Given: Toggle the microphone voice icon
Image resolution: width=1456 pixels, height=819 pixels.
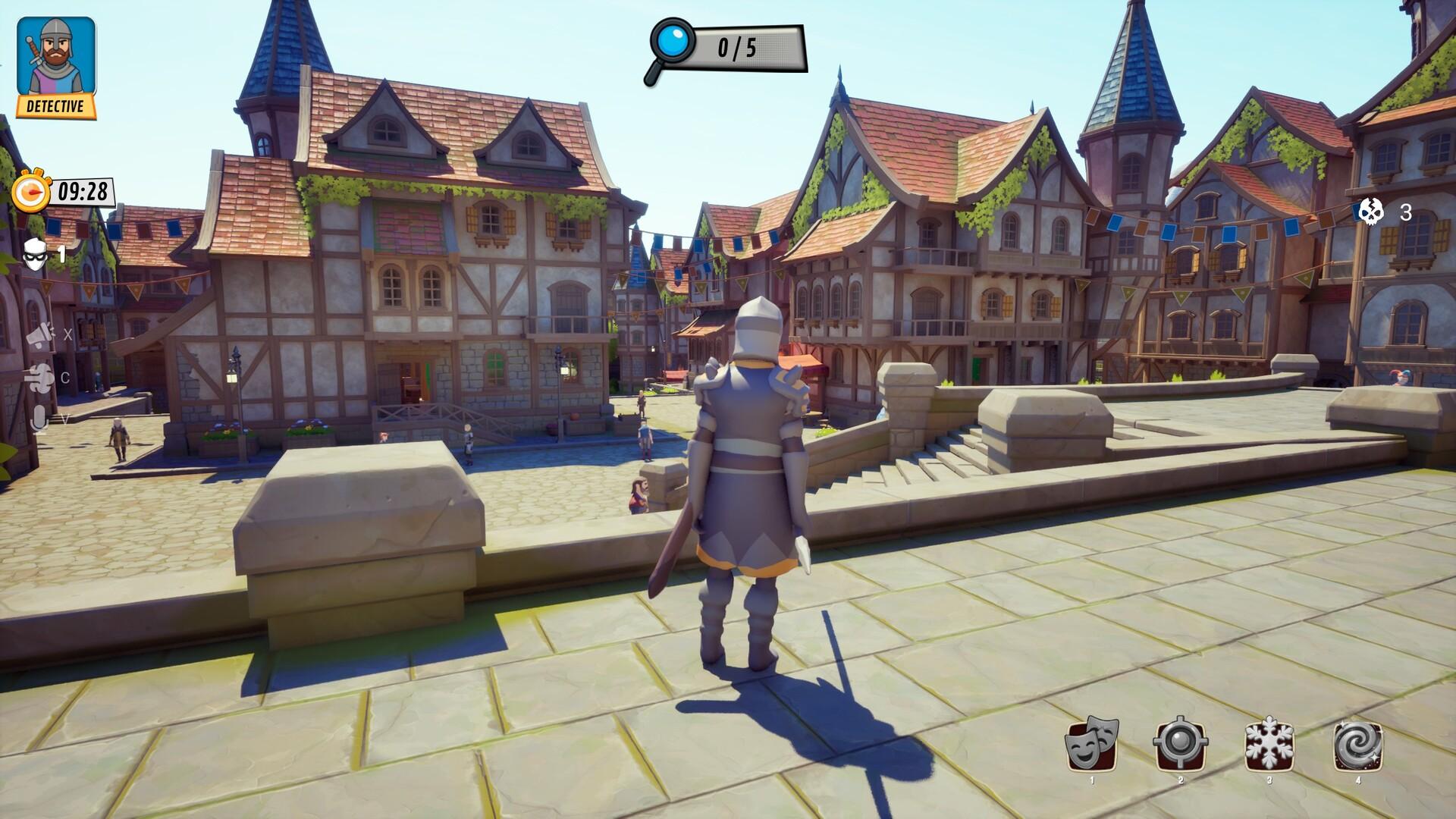Looking at the screenshot, I should 38,418.
